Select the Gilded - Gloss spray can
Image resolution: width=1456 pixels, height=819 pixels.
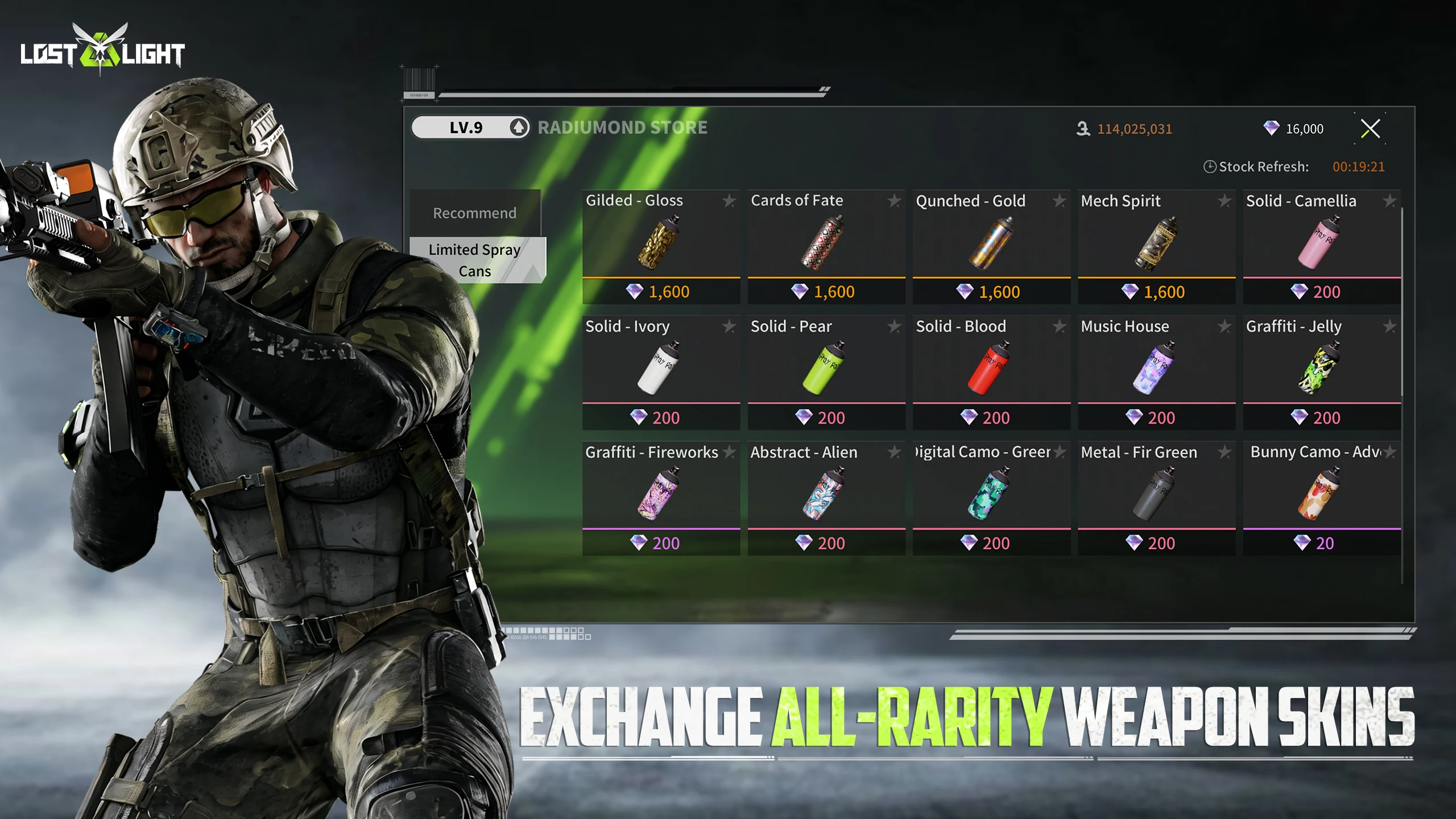(660, 243)
